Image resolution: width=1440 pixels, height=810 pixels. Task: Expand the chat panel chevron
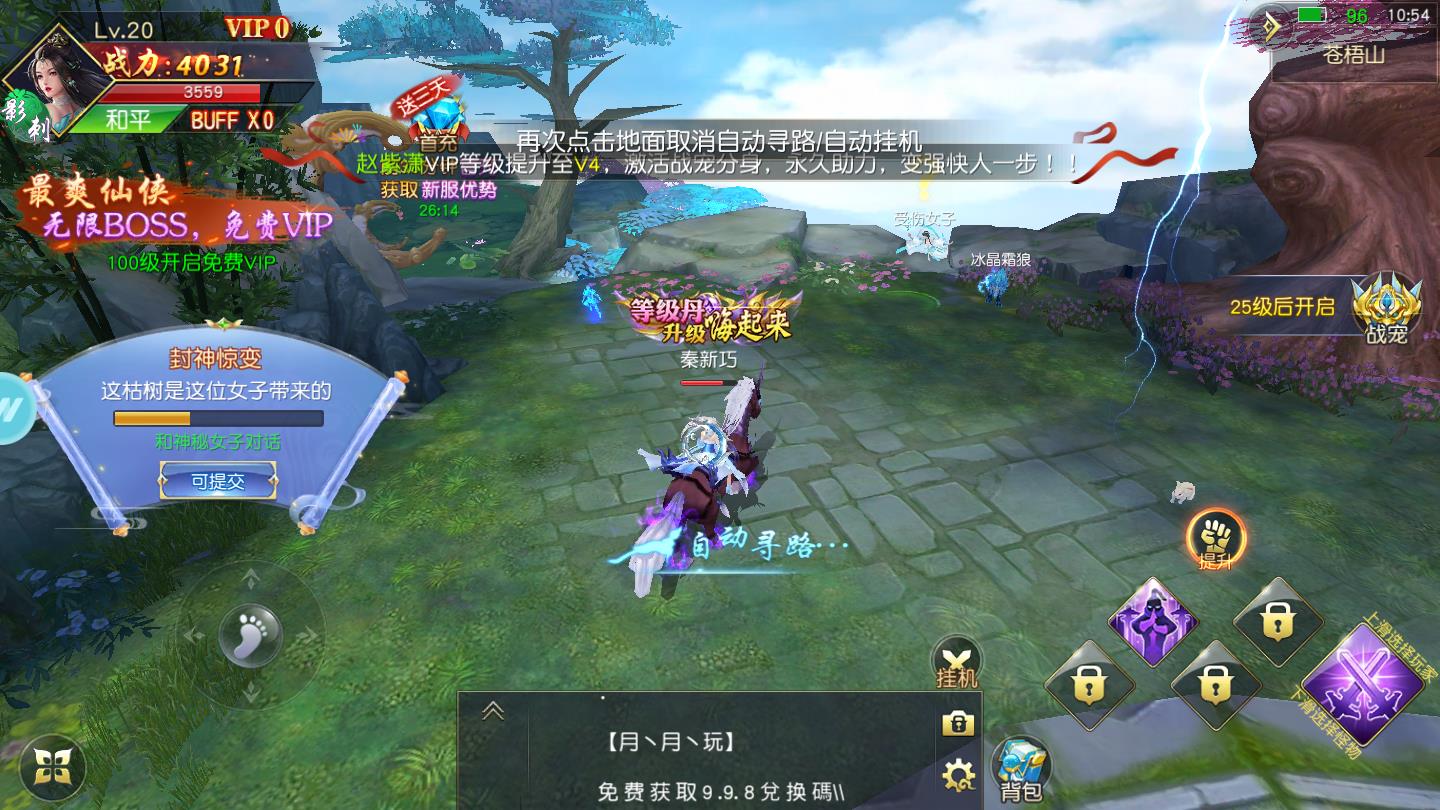coord(491,708)
